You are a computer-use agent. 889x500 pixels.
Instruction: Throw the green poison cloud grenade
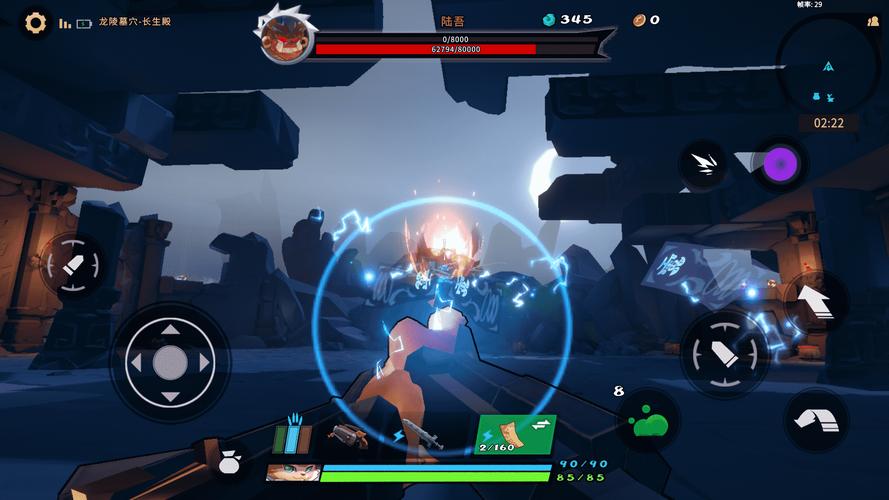(x=650, y=422)
